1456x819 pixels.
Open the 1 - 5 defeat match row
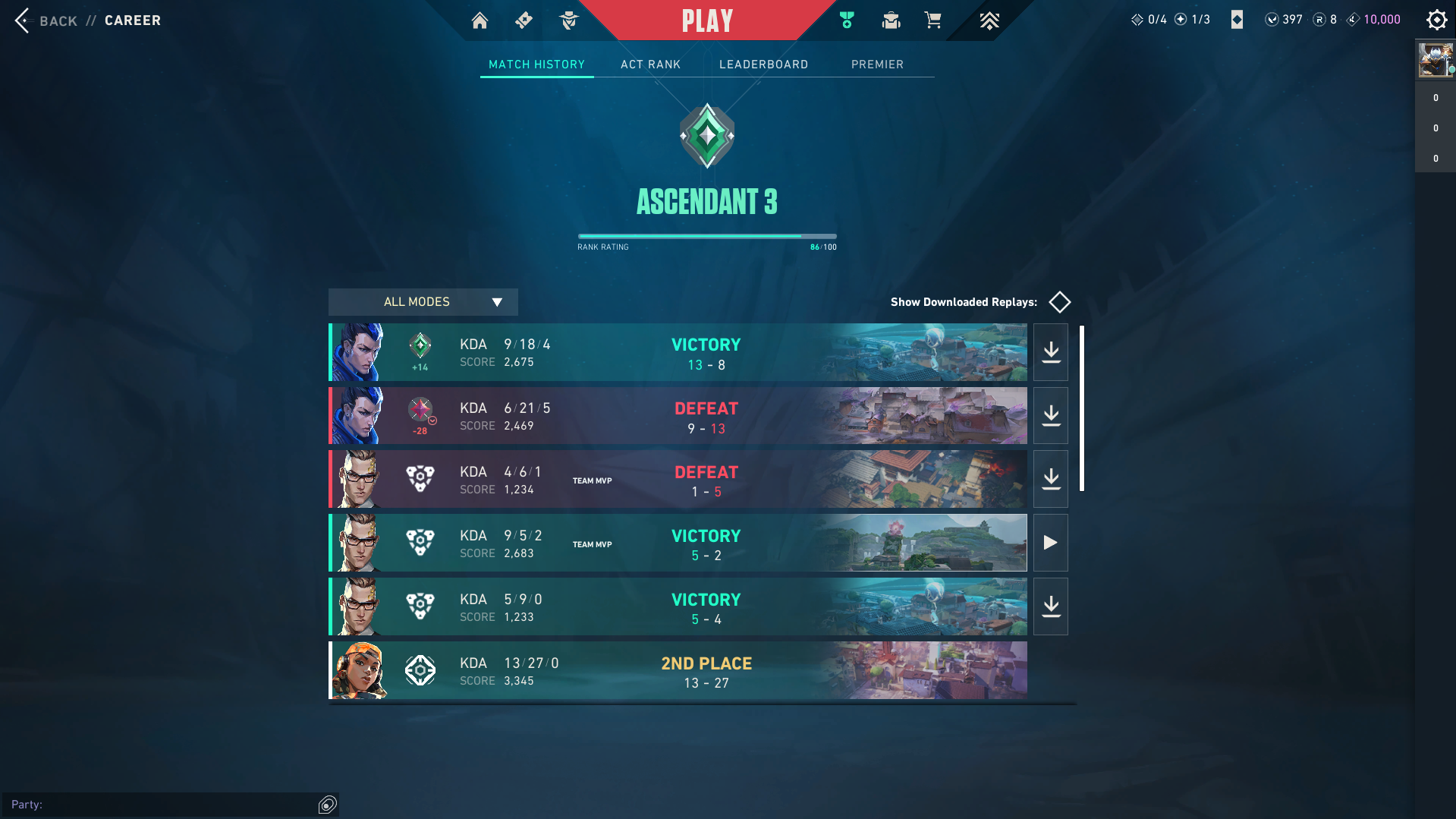point(677,480)
